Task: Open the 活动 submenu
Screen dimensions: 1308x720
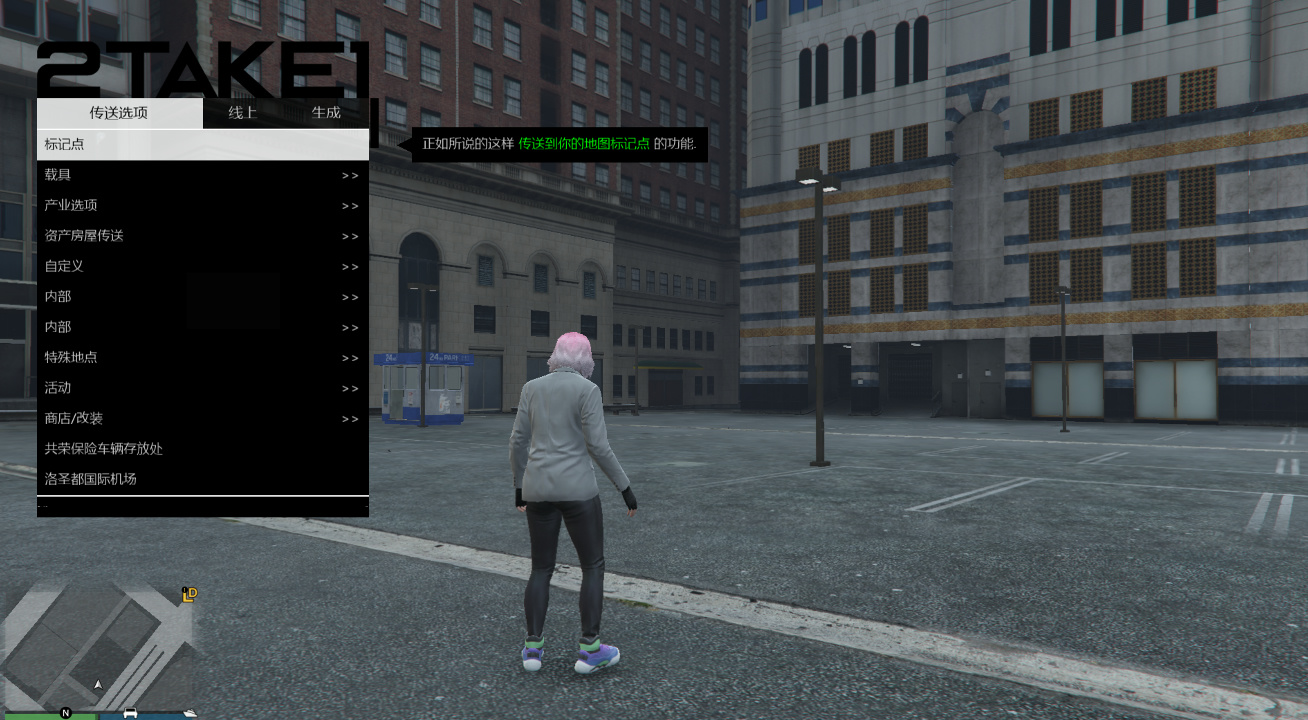Action: click(200, 388)
